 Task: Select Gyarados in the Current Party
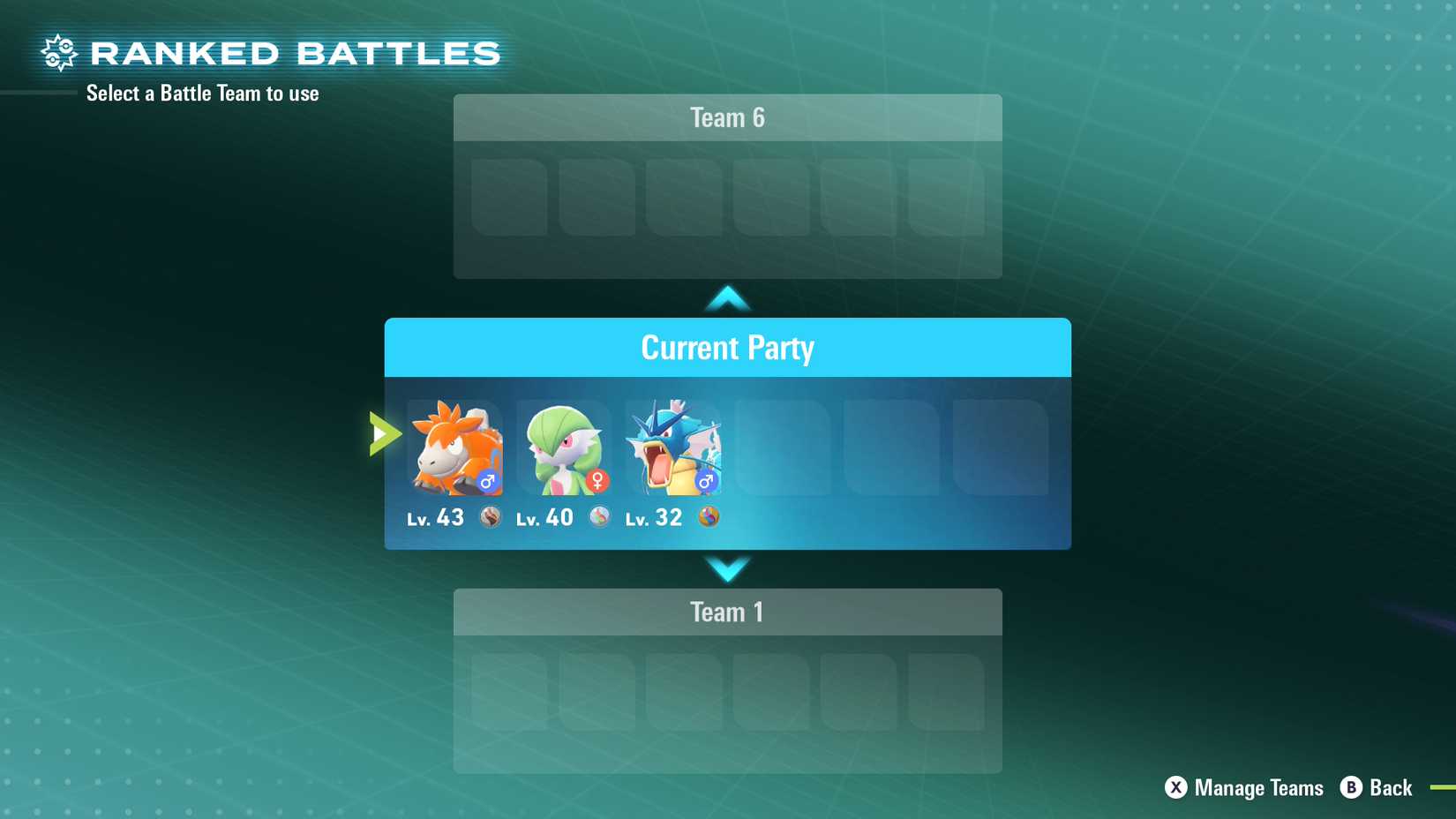pos(673,448)
